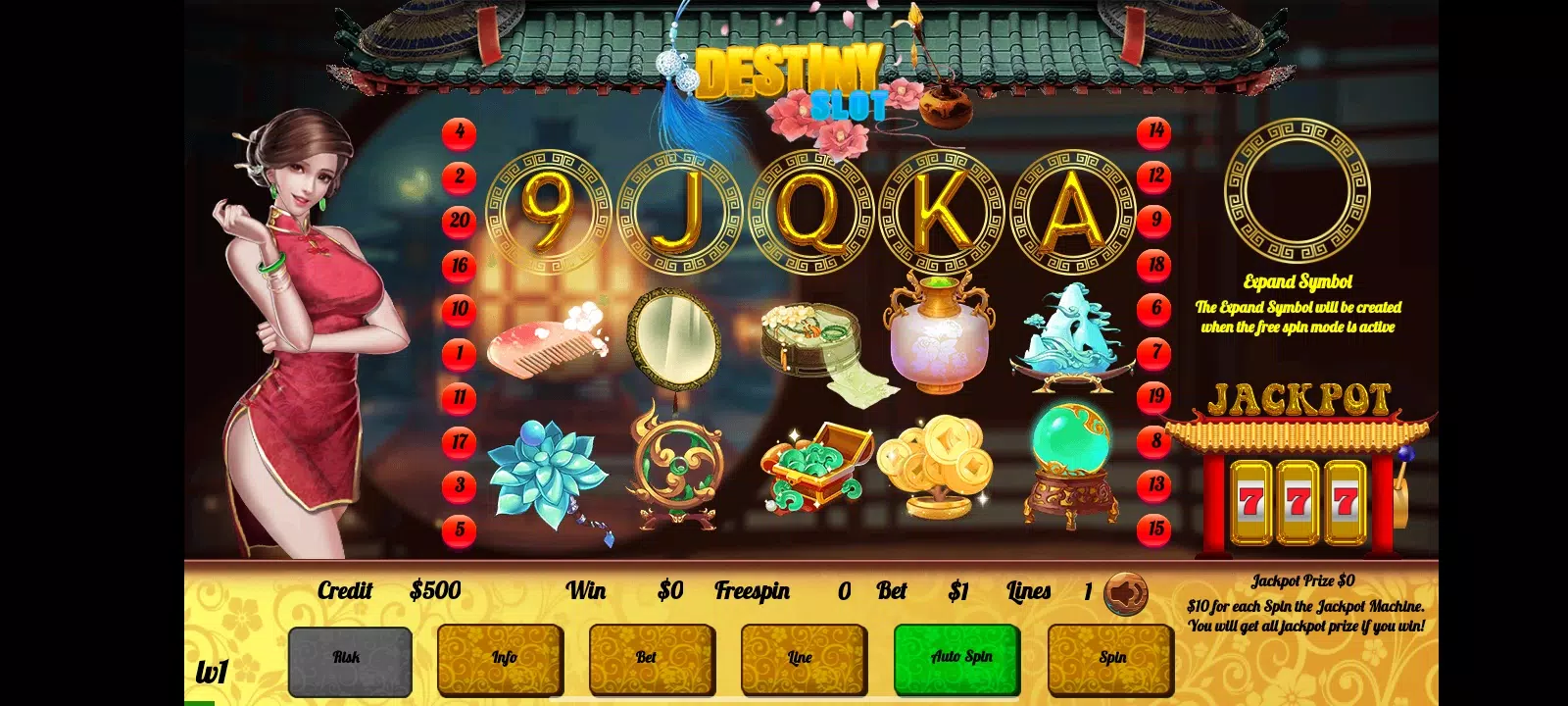Activate the green Auto Spin button

point(957,659)
